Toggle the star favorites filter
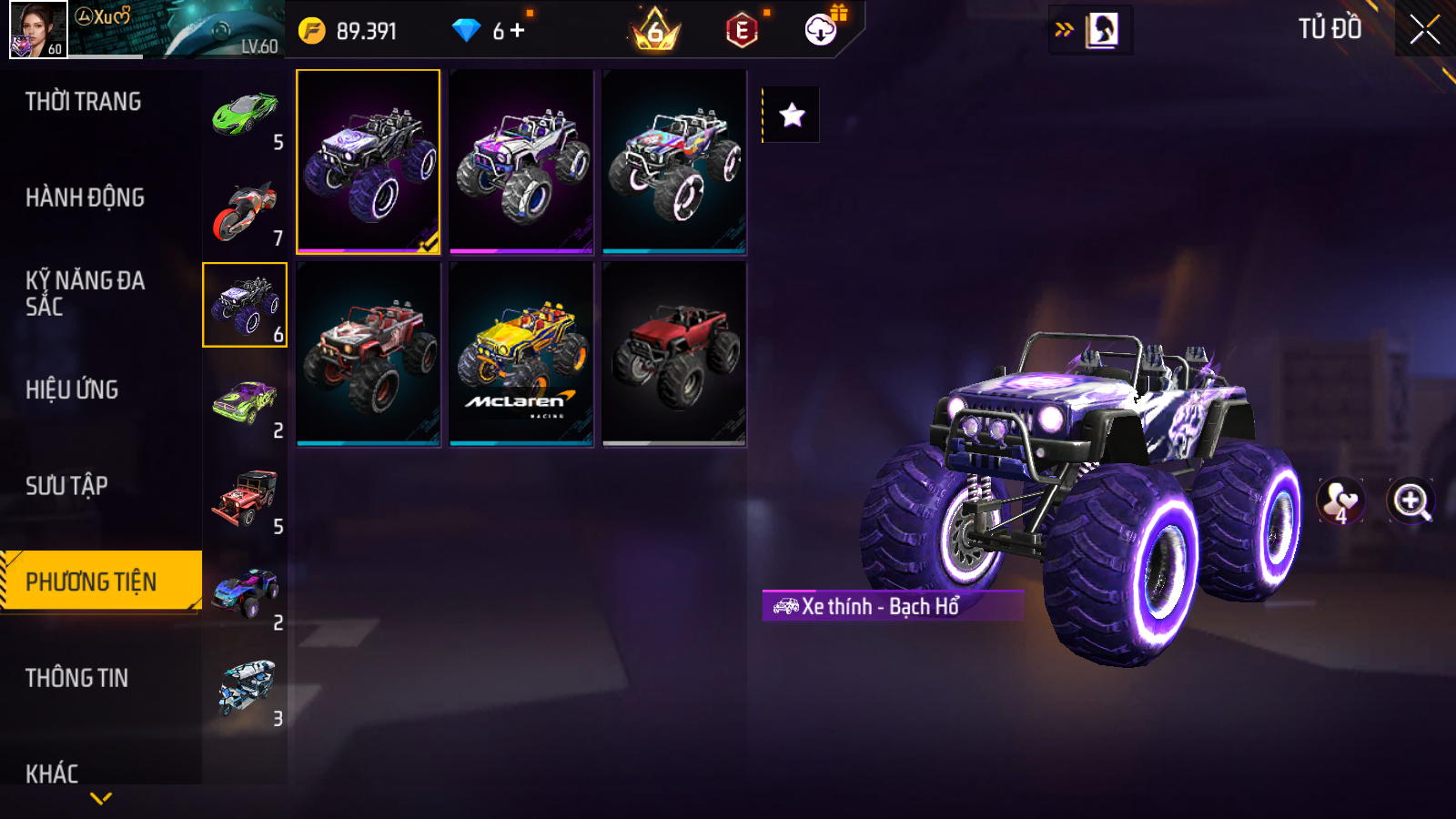This screenshot has height=819, width=1456. (792, 115)
